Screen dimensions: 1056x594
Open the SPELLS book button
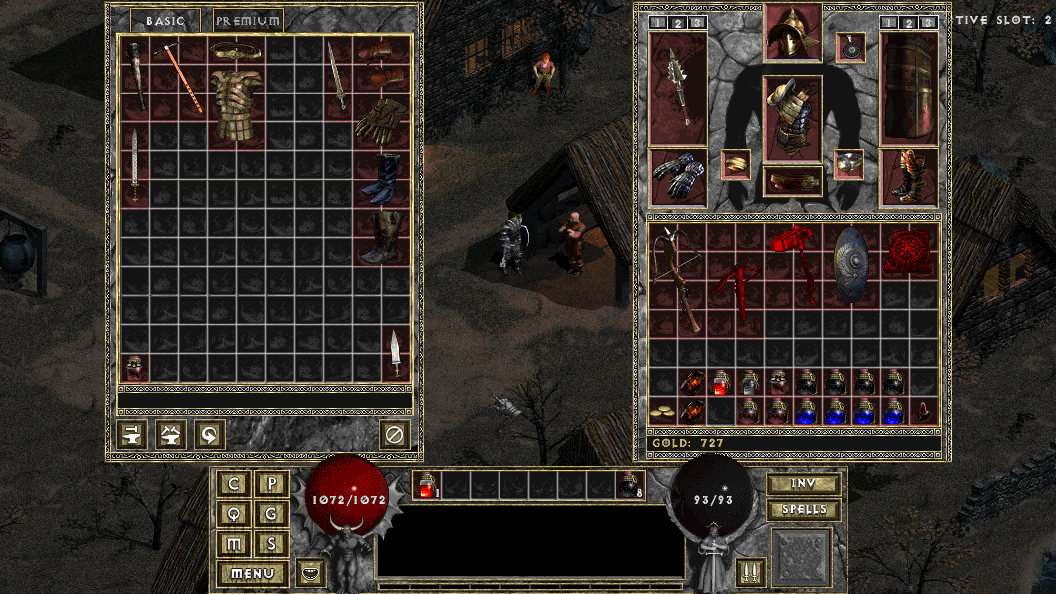click(803, 509)
